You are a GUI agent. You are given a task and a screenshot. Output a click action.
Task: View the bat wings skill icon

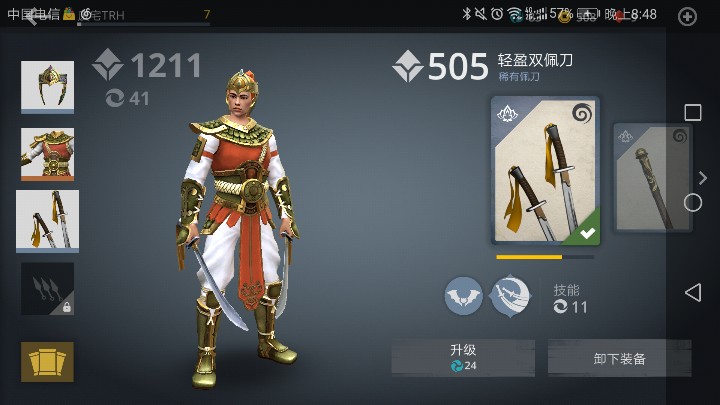(463, 296)
